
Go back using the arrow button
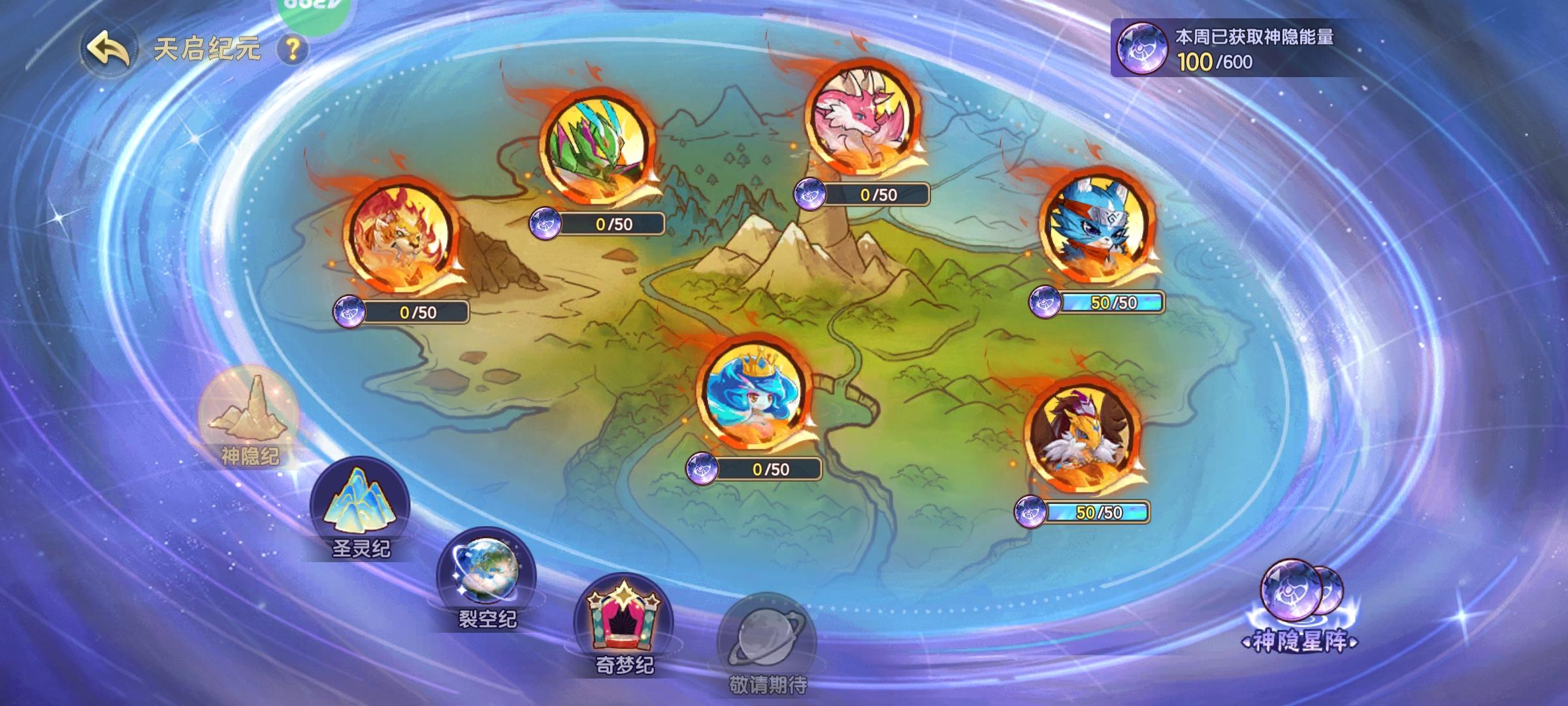coord(106,48)
